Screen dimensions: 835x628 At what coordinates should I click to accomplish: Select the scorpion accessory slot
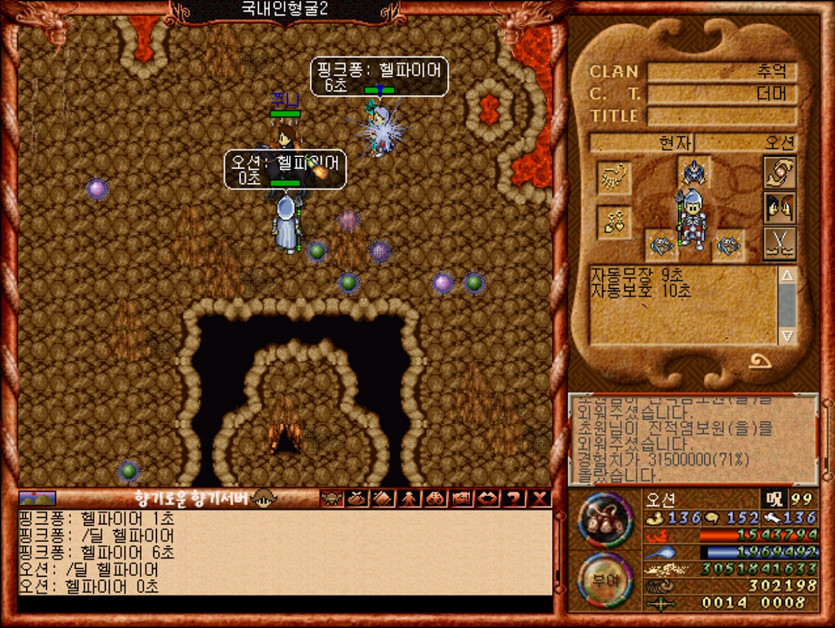tap(613, 177)
